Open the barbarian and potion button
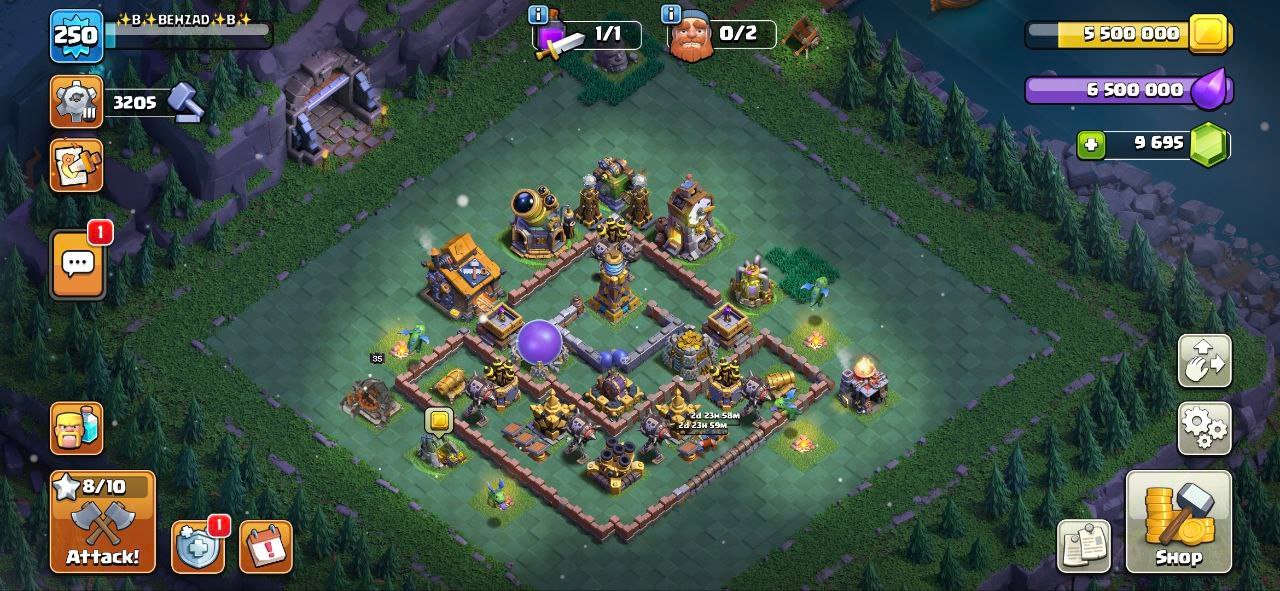 tap(76, 428)
